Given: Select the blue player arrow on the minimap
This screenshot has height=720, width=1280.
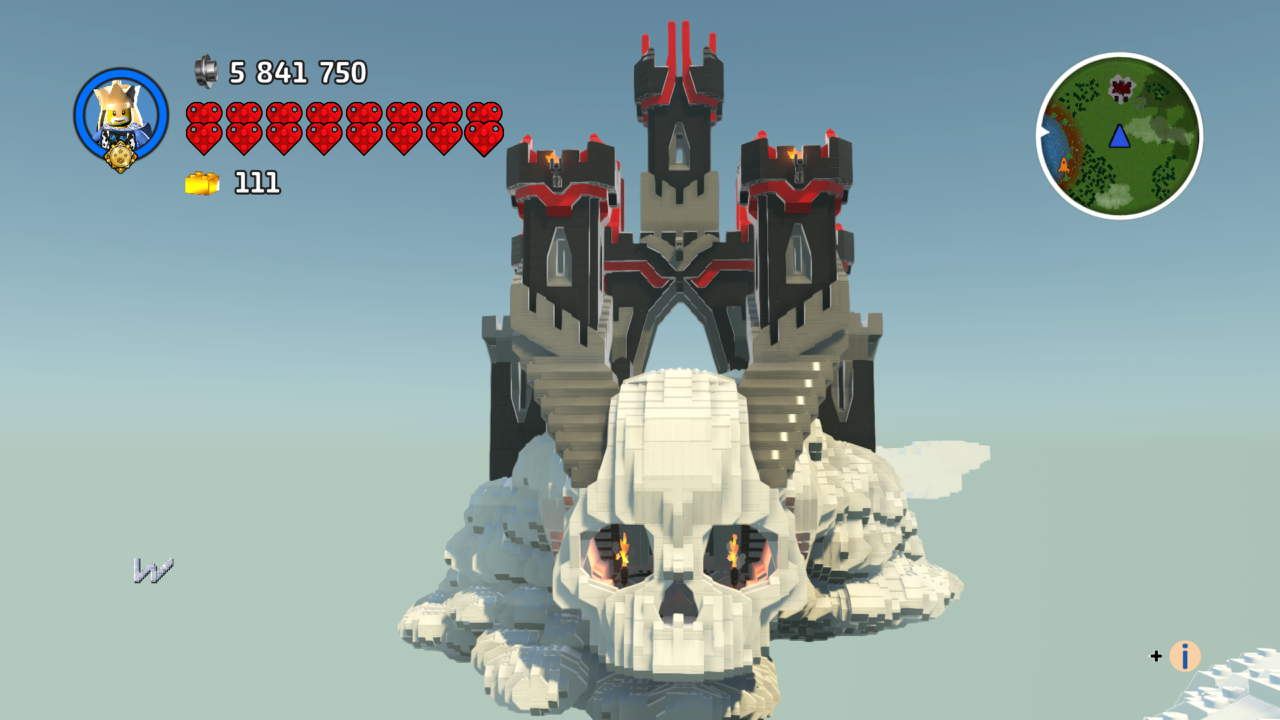Looking at the screenshot, I should [x=1120, y=138].
